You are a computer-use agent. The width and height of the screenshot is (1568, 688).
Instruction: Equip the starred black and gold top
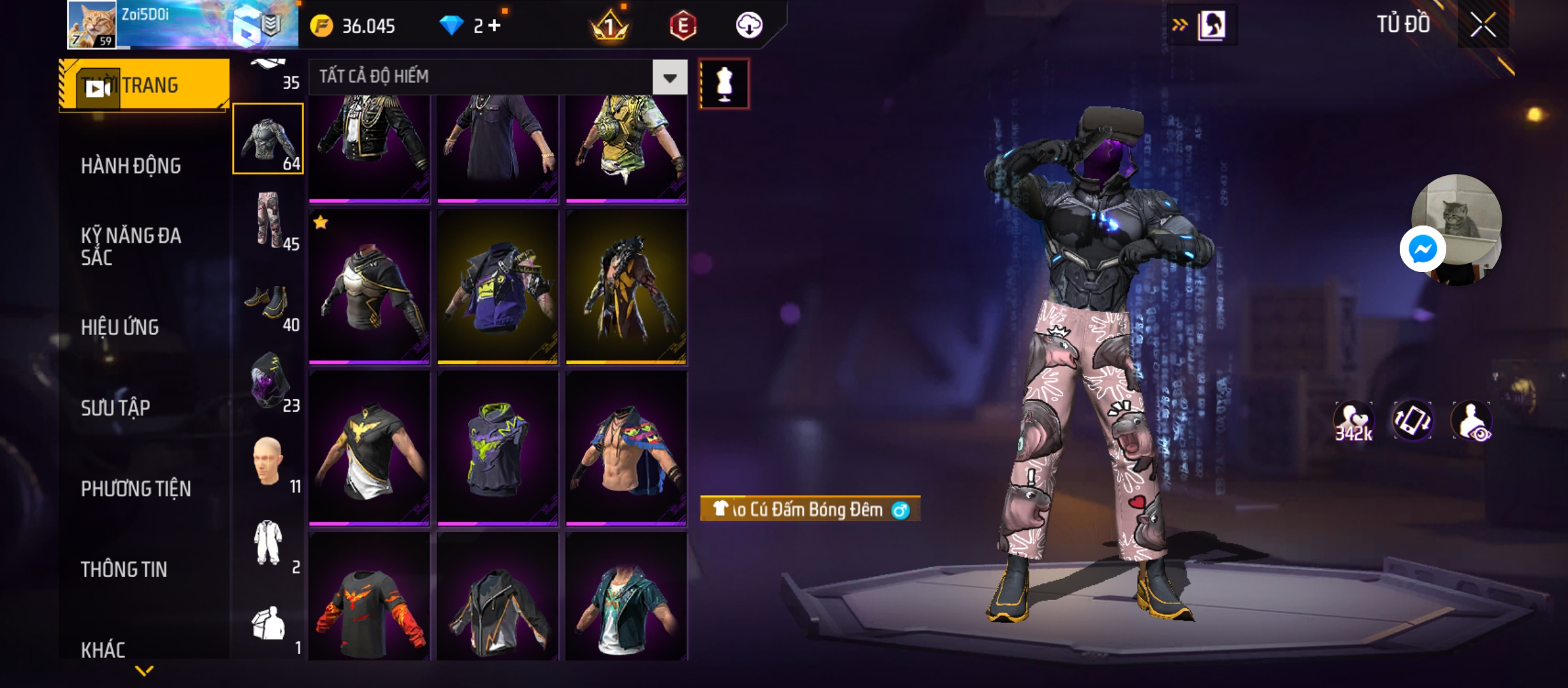pos(369,287)
